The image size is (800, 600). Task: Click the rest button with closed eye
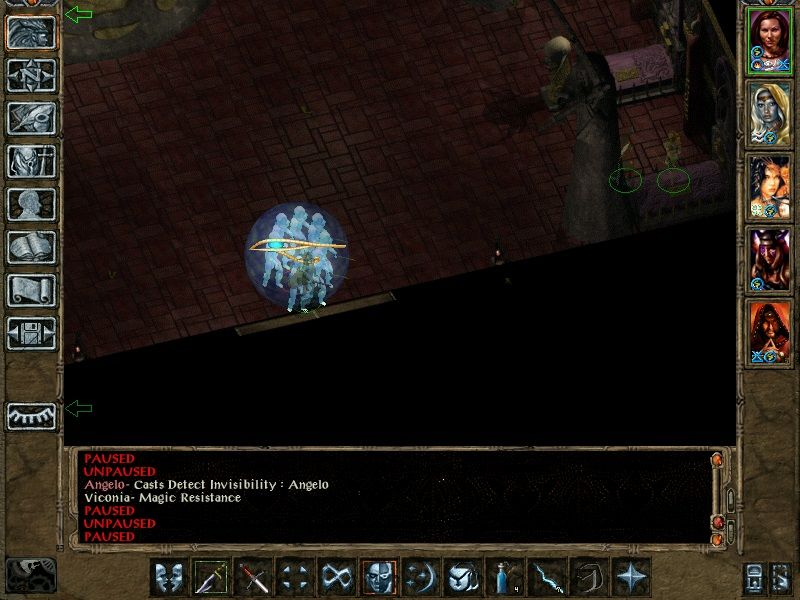click(x=31, y=415)
